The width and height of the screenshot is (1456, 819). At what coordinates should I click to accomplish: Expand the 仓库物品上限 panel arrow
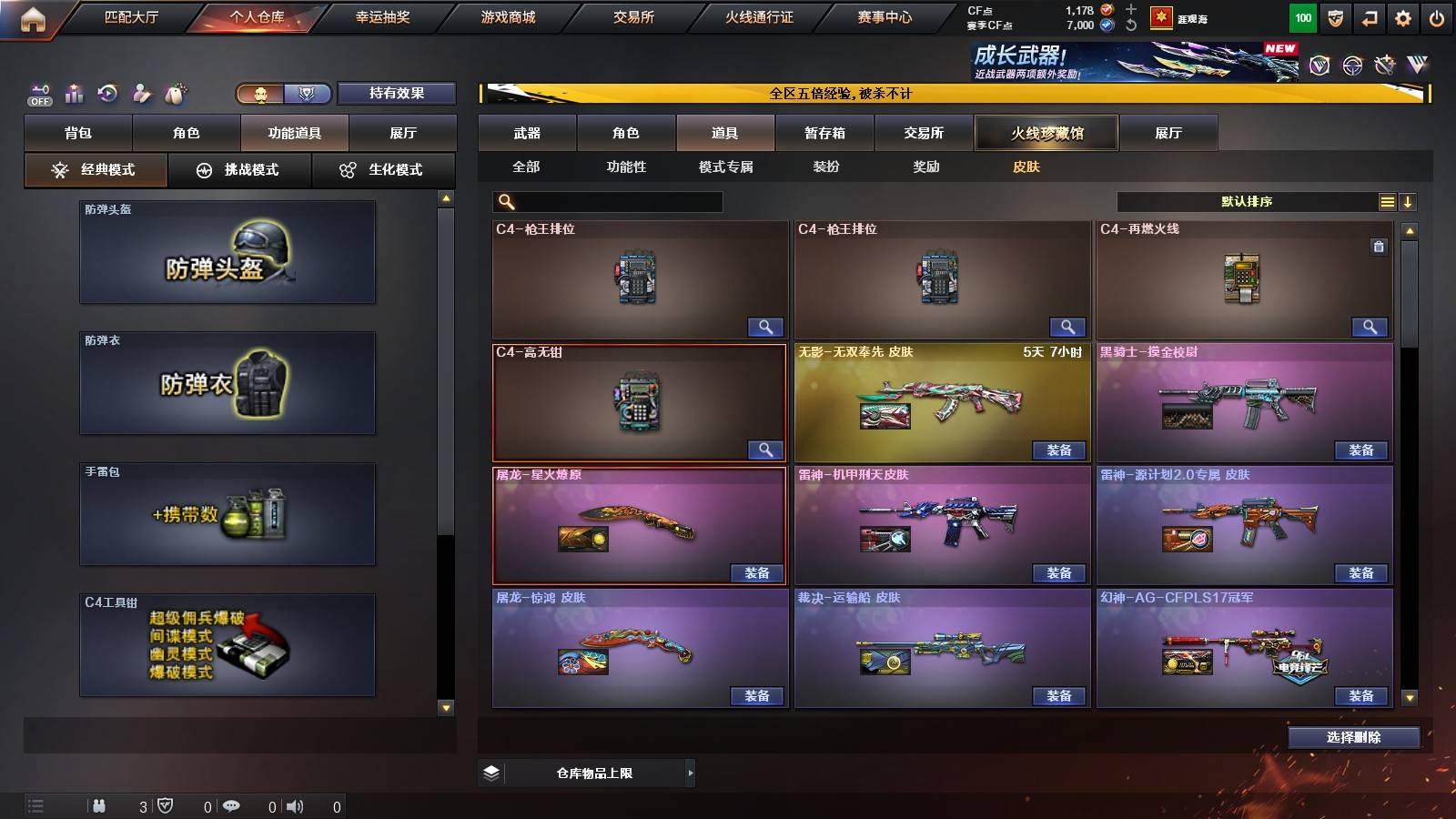click(690, 773)
